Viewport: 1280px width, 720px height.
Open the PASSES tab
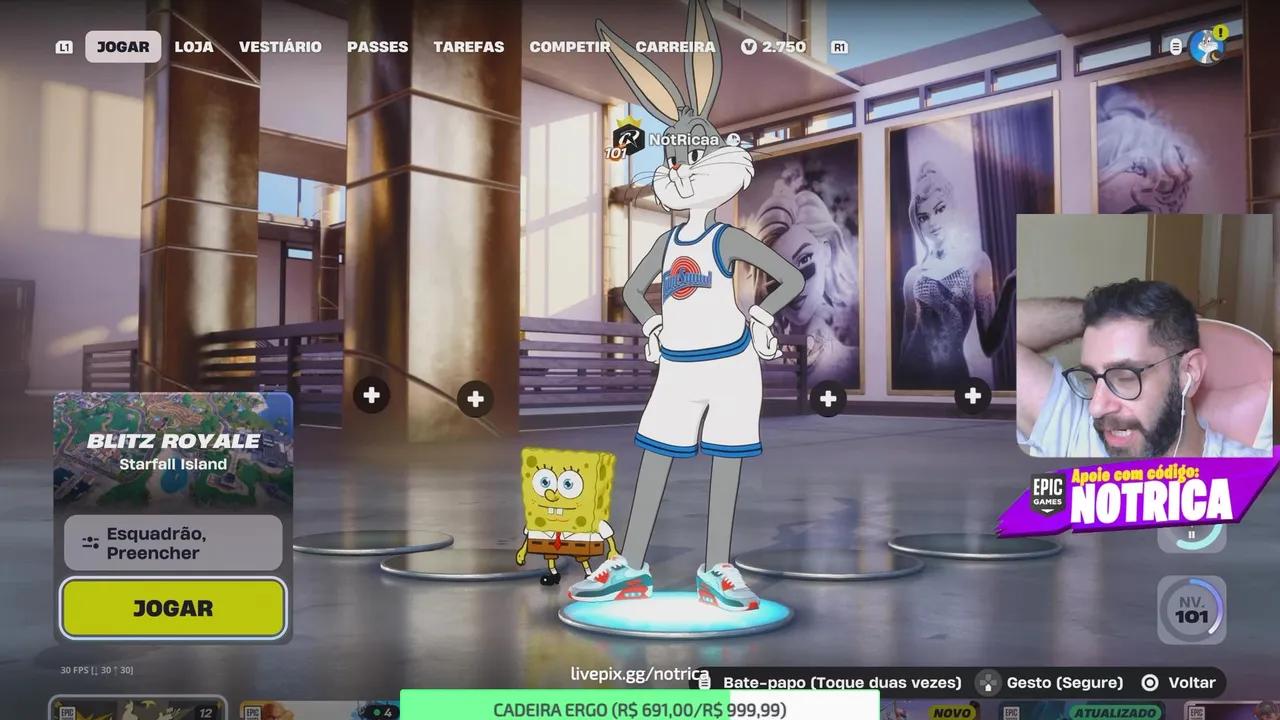coord(378,46)
